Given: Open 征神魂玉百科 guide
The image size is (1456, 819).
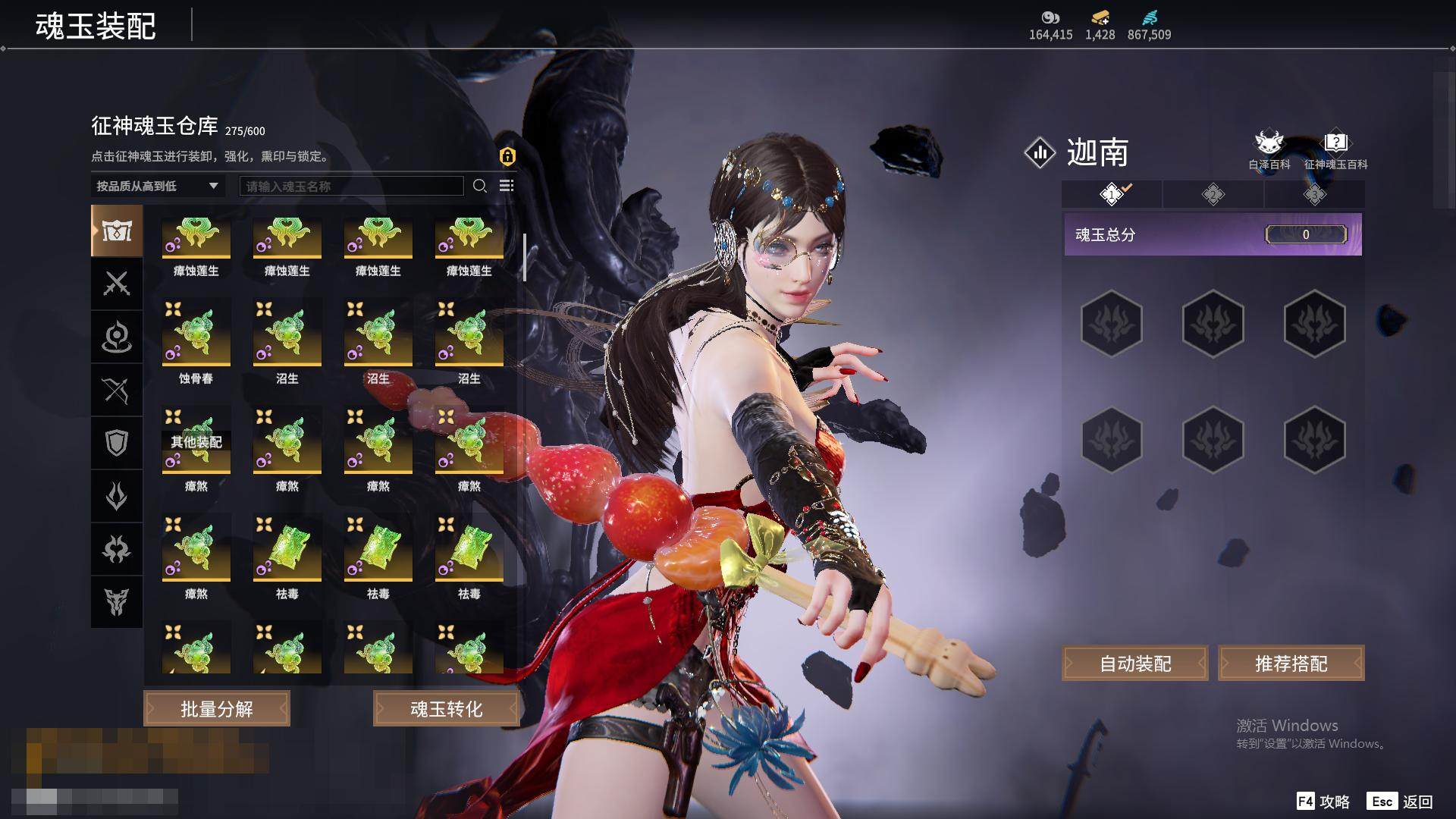Looking at the screenshot, I should (1335, 150).
